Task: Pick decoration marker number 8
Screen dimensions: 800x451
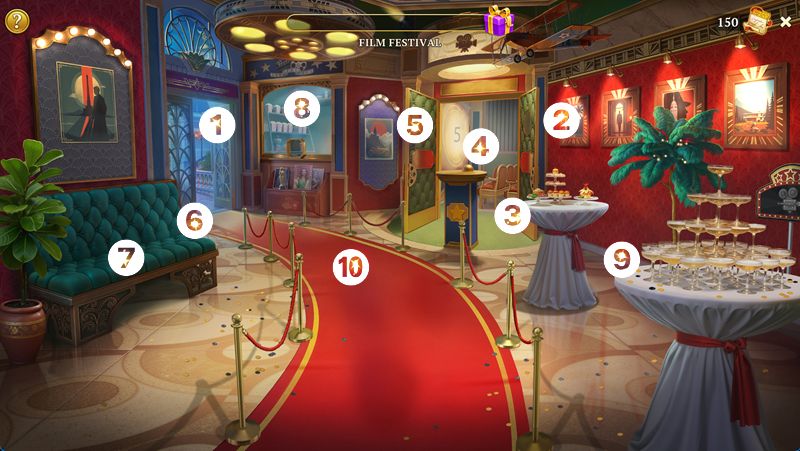Action: [301, 107]
